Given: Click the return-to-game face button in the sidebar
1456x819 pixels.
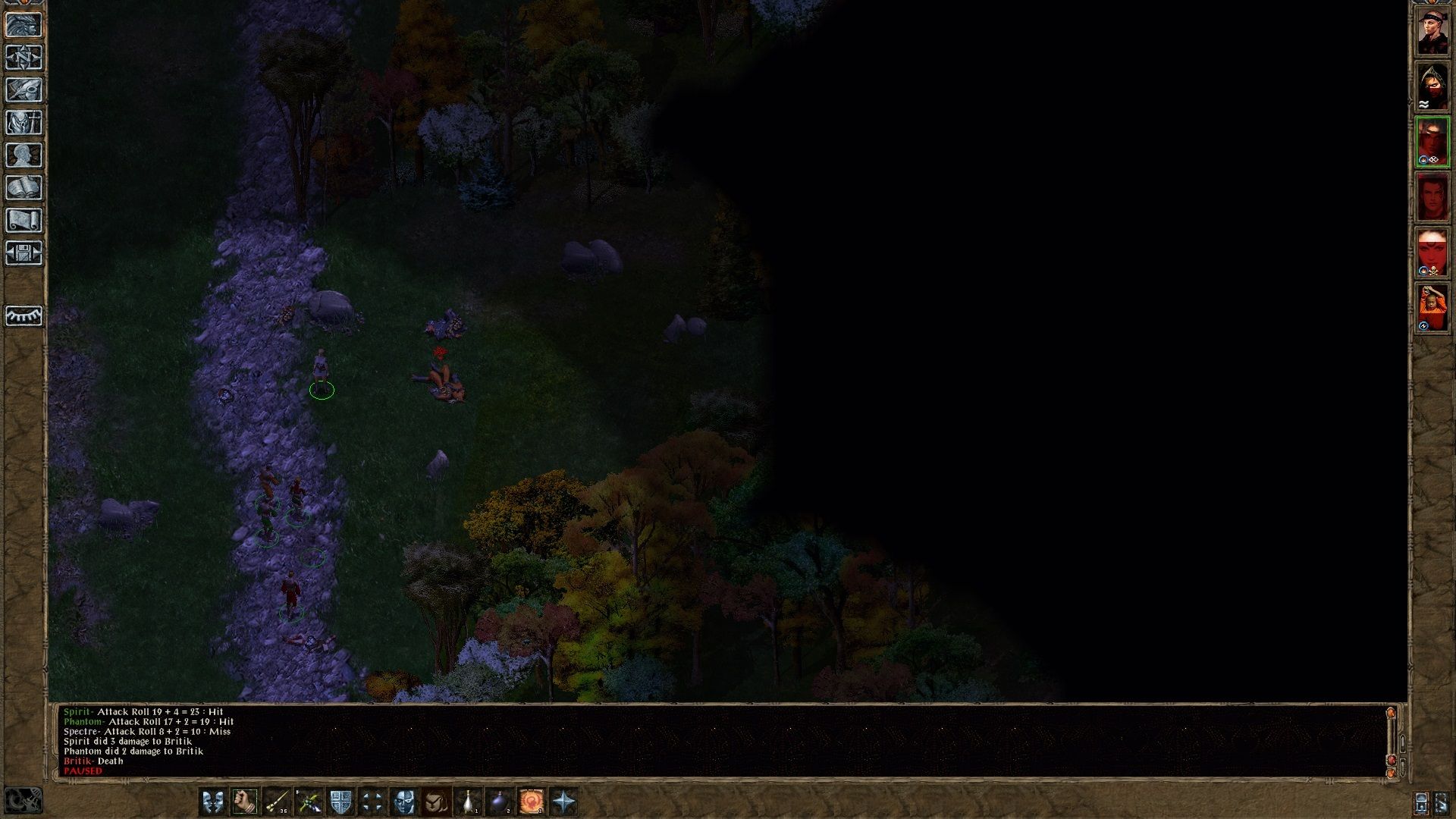Looking at the screenshot, I should click(x=24, y=25).
